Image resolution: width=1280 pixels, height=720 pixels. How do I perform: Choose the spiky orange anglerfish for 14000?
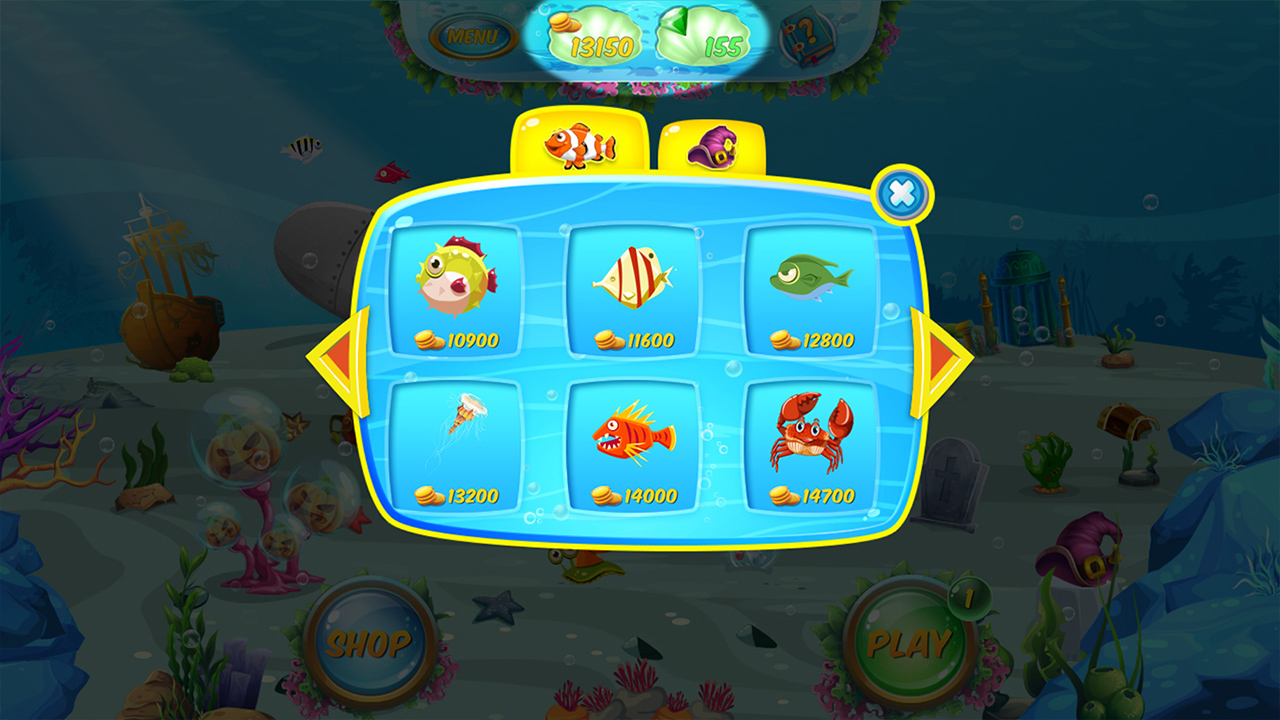point(630,440)
